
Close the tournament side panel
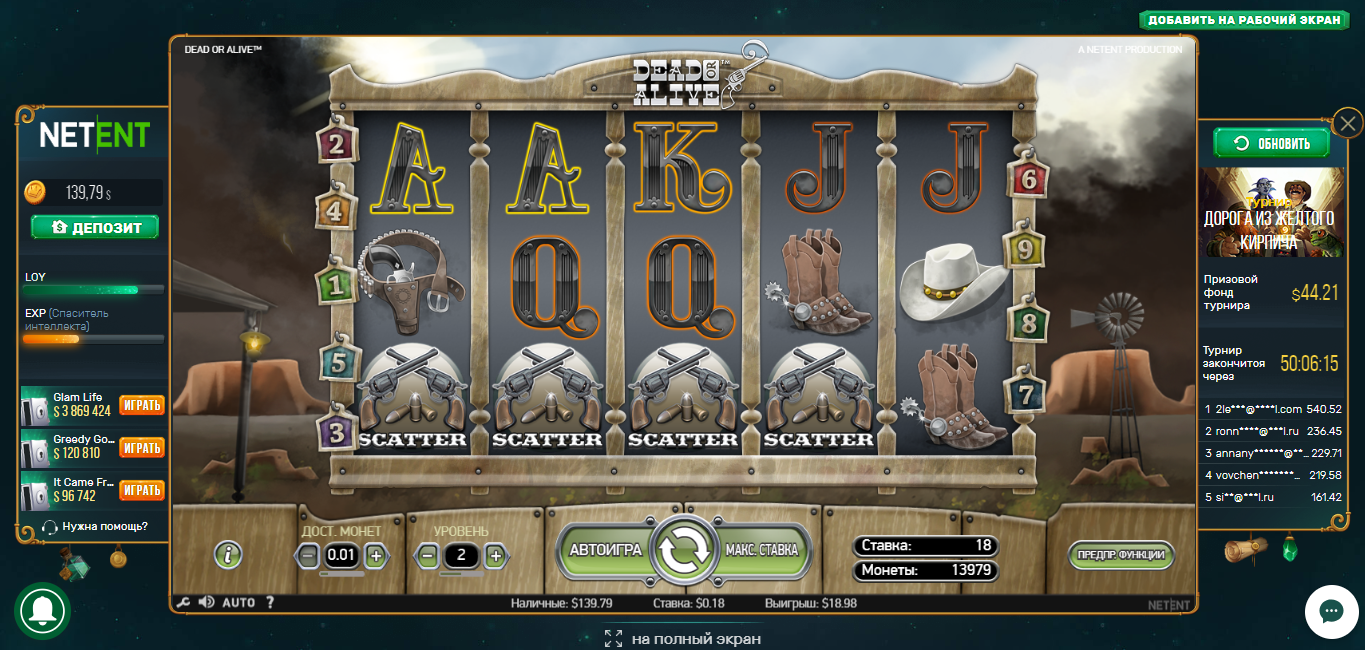click(x=1348, y=124)
